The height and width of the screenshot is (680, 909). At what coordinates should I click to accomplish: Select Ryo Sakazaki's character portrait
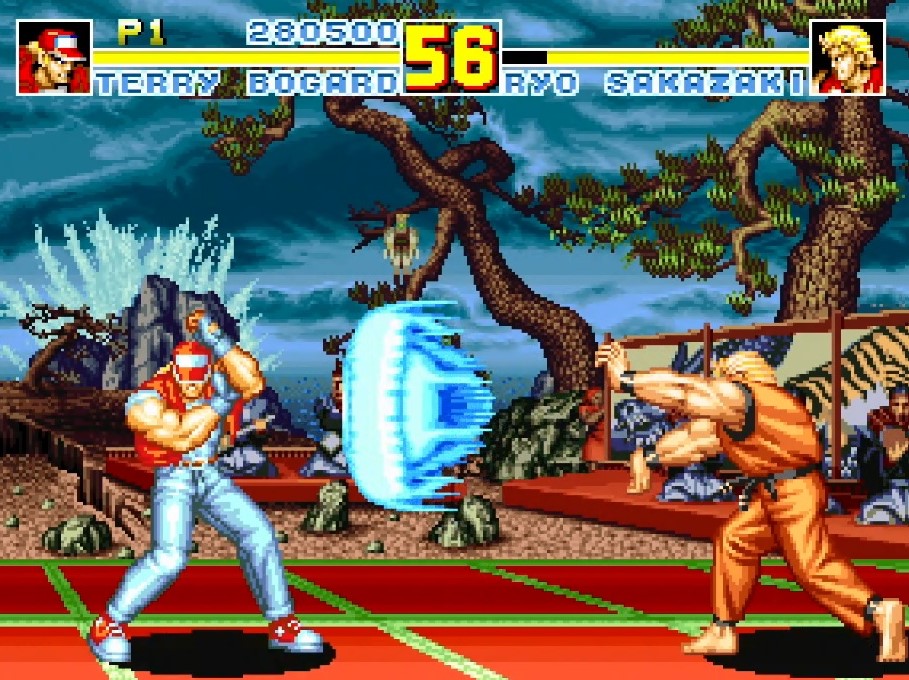coord(847,57)
